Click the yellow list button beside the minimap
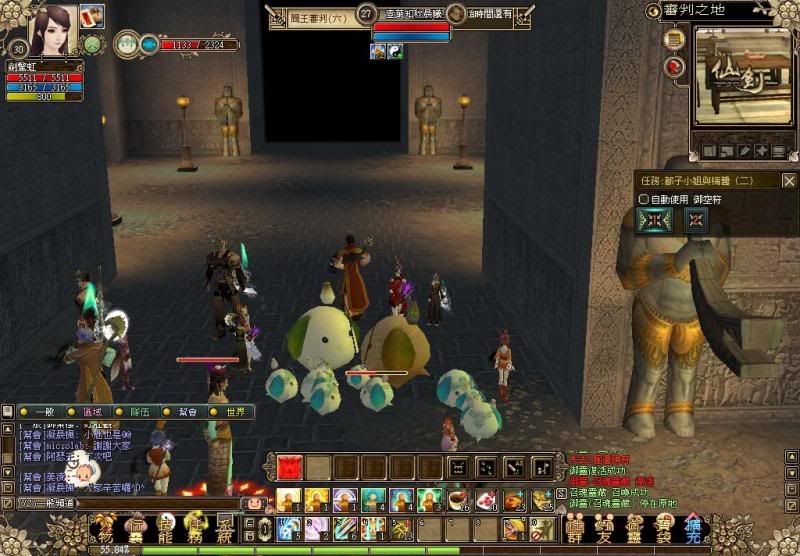800x556 pixels. tap(673, 40)
